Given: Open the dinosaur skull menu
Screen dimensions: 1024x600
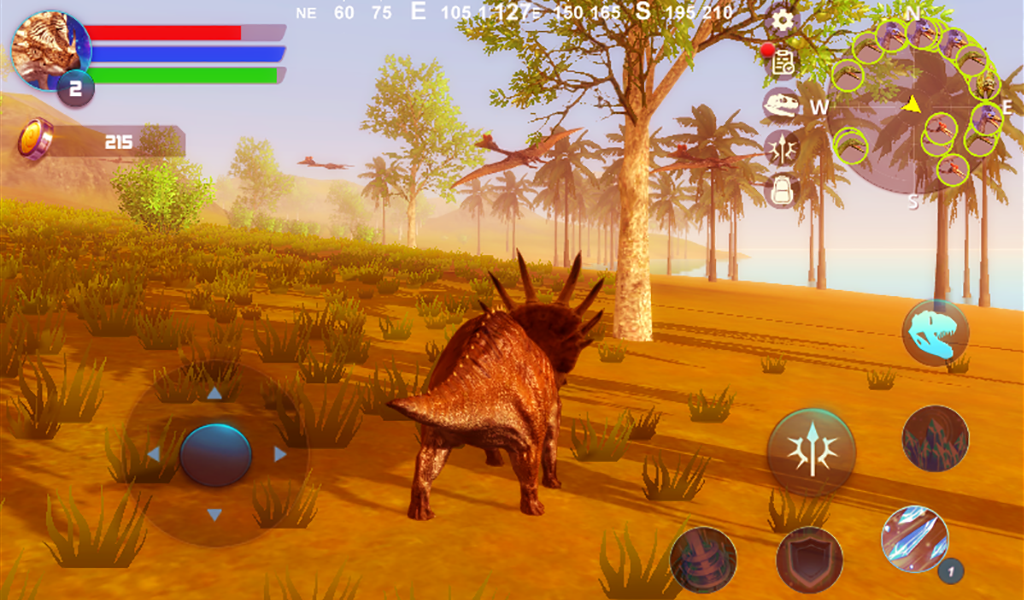Looking at the screenshot, I should point(782,104).
